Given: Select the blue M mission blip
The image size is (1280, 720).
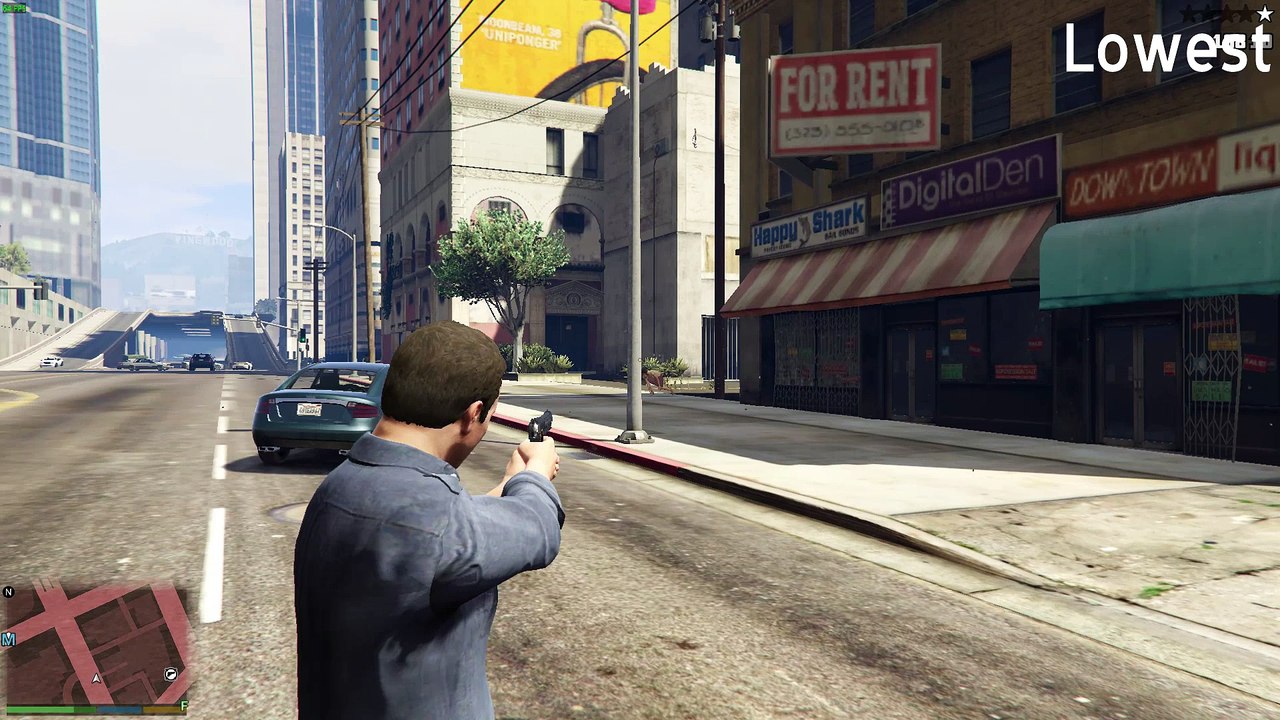Looking at the screenshot, I should 8,639.
